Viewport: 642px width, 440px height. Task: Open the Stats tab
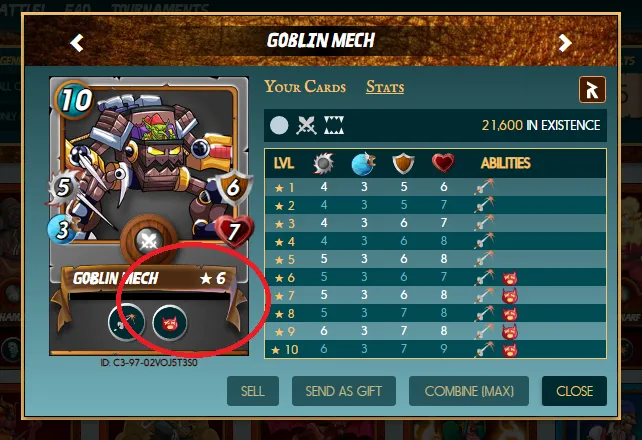tap(385, 87)
